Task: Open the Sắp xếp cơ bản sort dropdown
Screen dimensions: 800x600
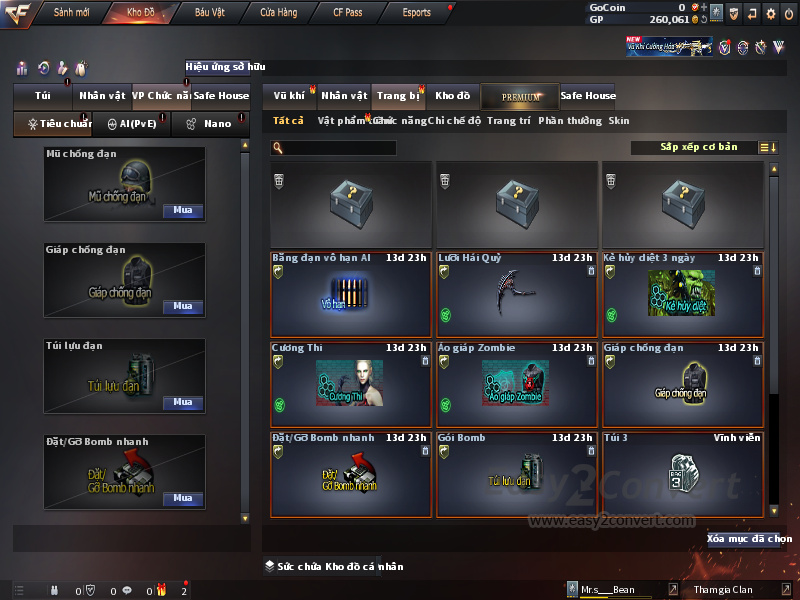Action: point(698,147)
